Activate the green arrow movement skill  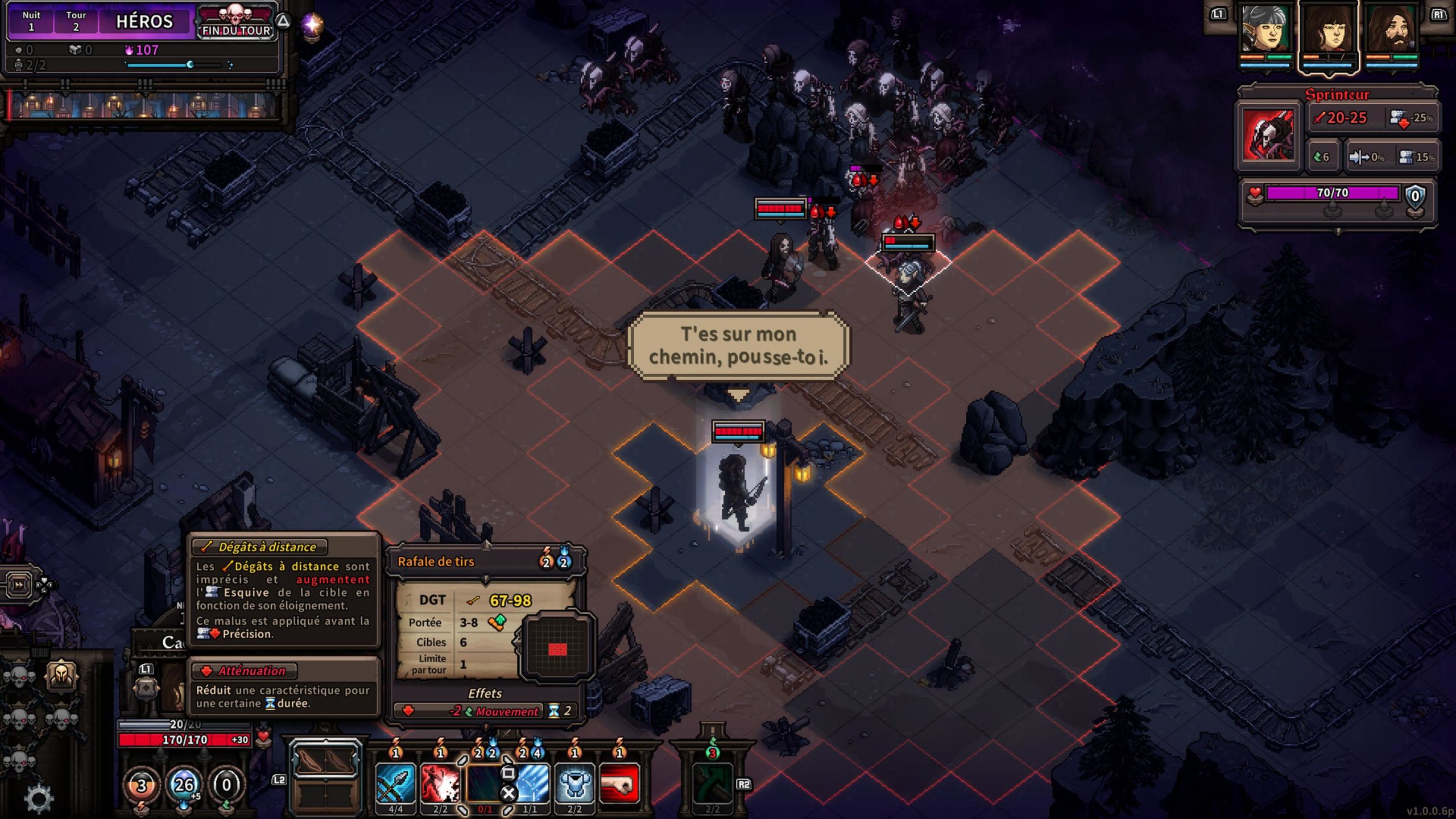(712, 784)
